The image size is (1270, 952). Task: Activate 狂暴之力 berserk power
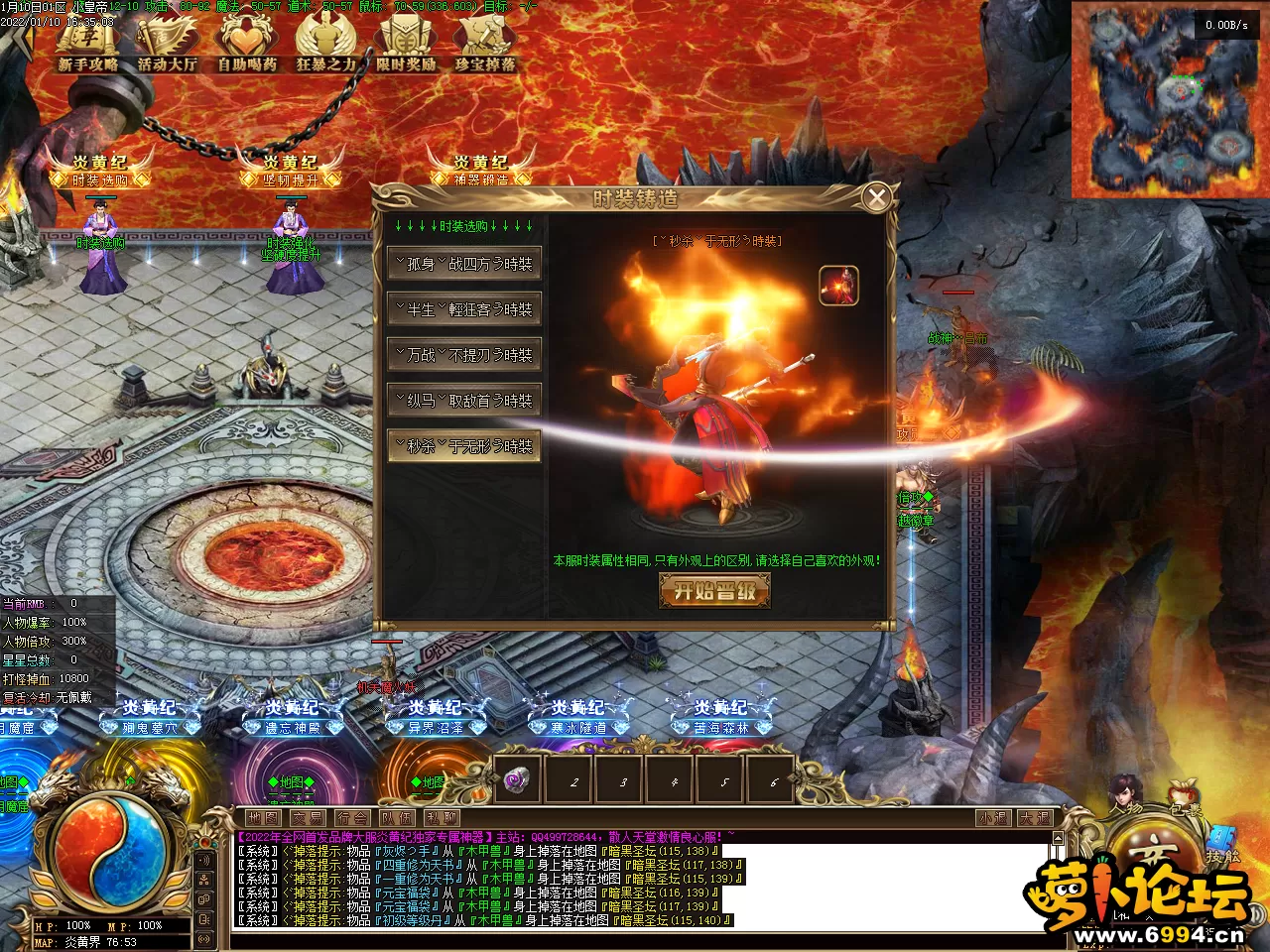325,46
